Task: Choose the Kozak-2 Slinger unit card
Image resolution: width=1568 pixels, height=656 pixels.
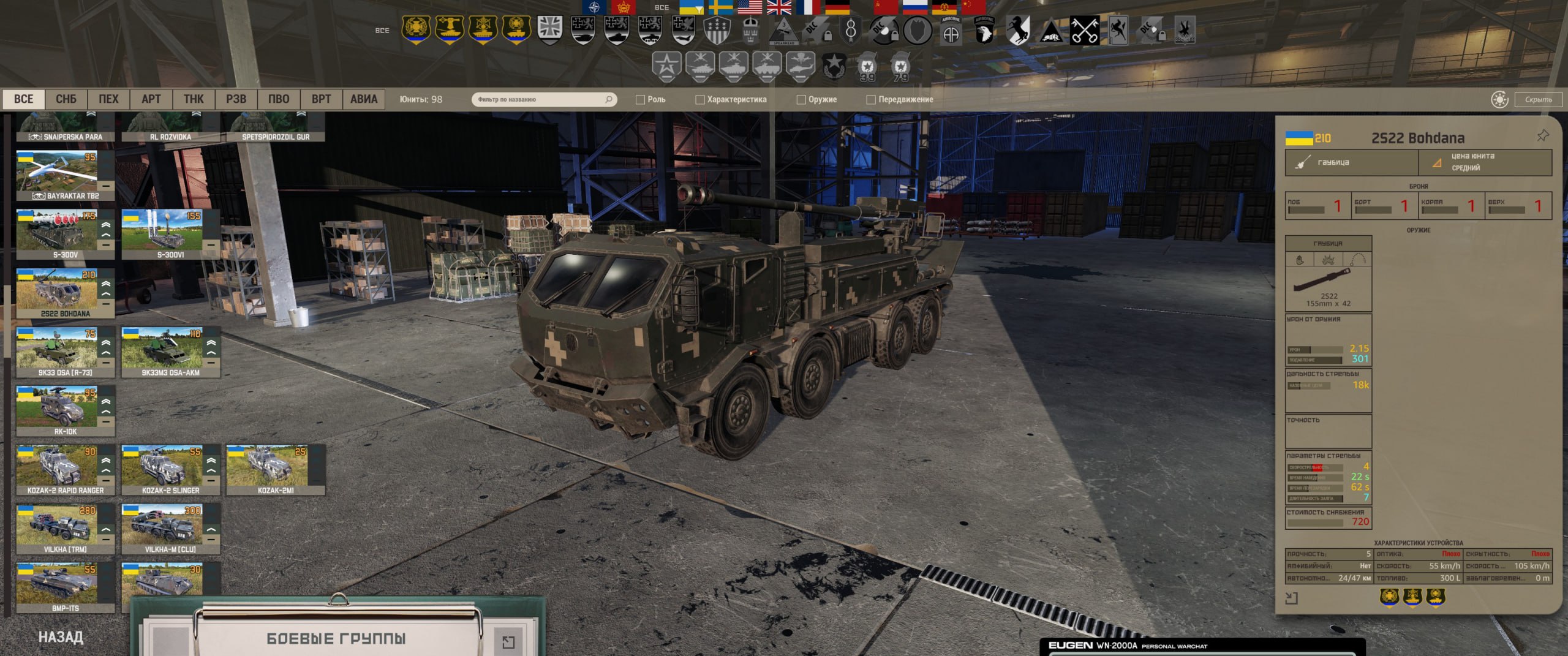Action: [170, 470]
